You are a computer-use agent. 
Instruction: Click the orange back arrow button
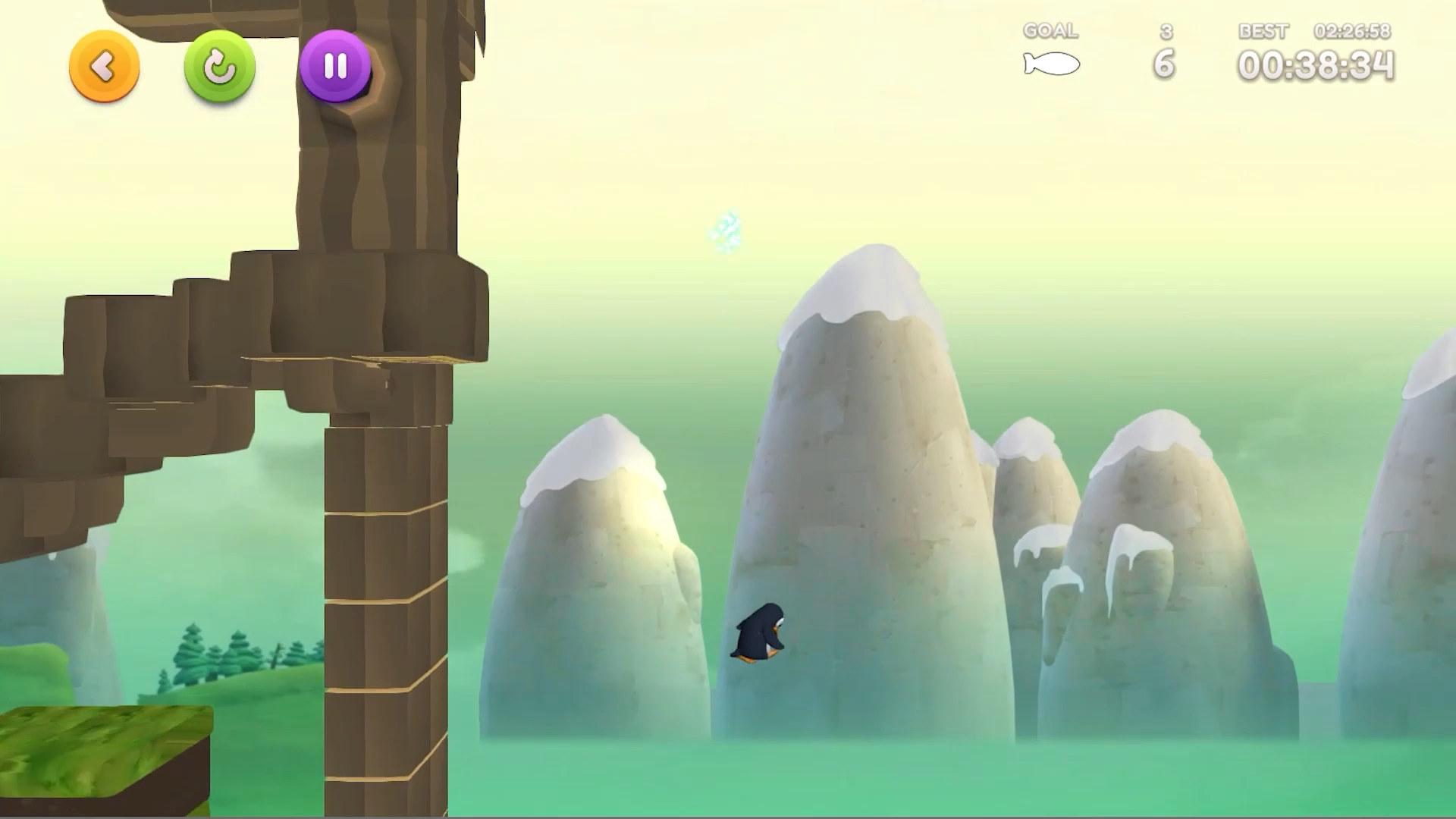click(x=104, y=67)
